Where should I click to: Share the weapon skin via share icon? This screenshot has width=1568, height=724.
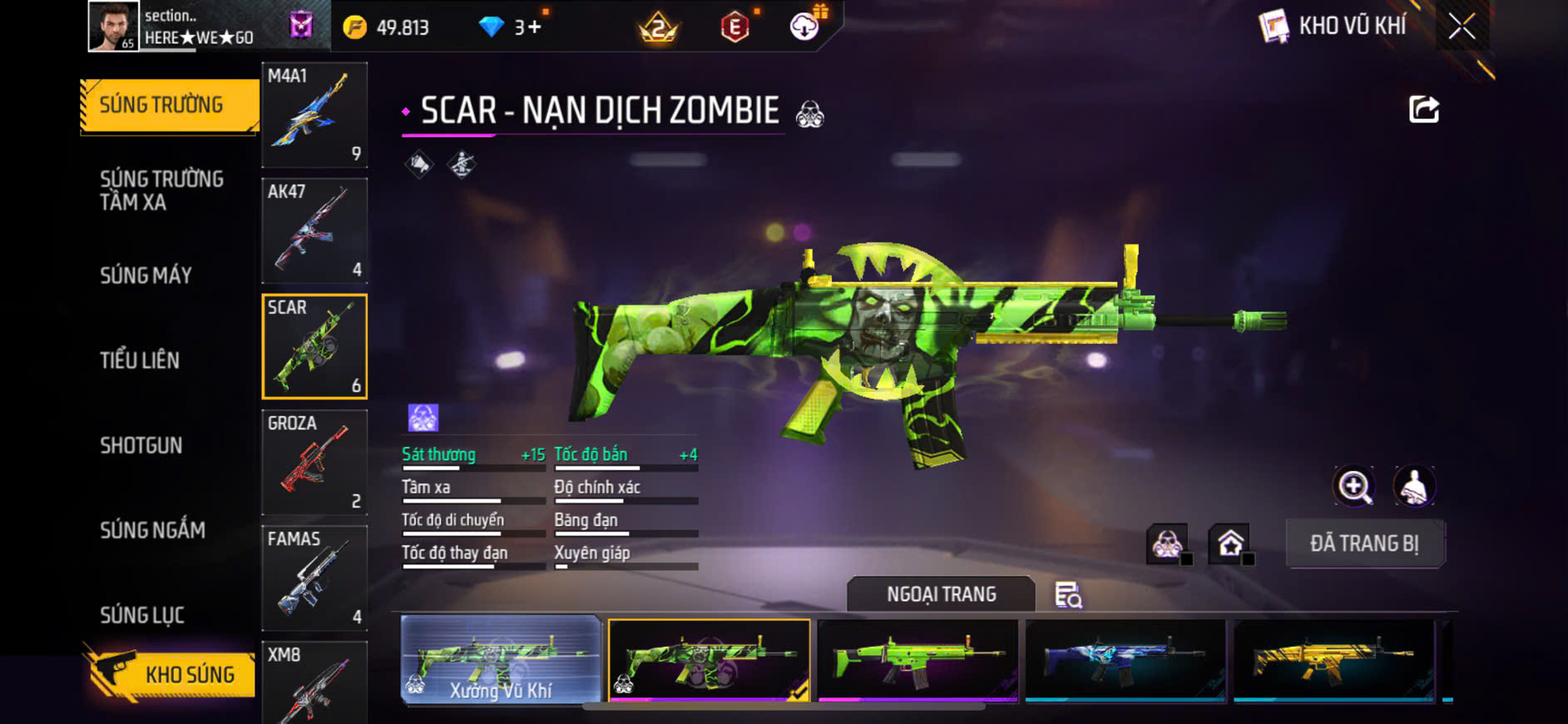coord(1423,109)
